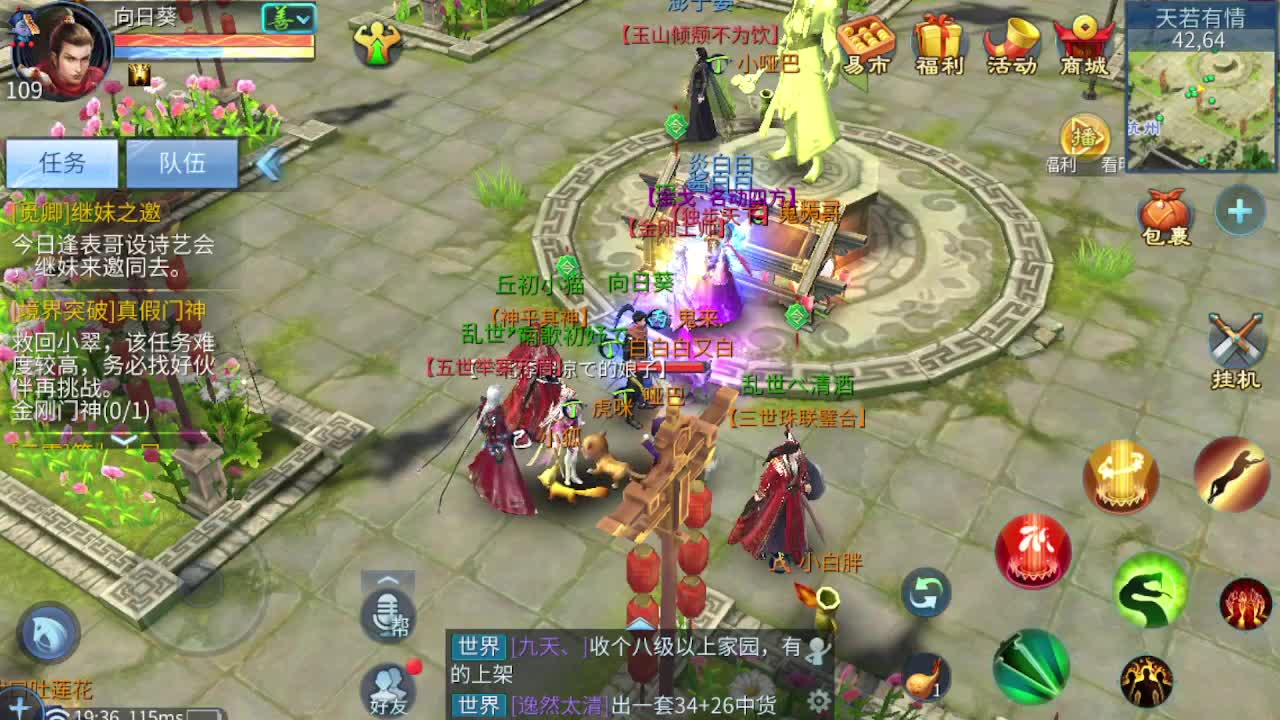Switch to the 队伍 team tab

[x=183, y=163]
